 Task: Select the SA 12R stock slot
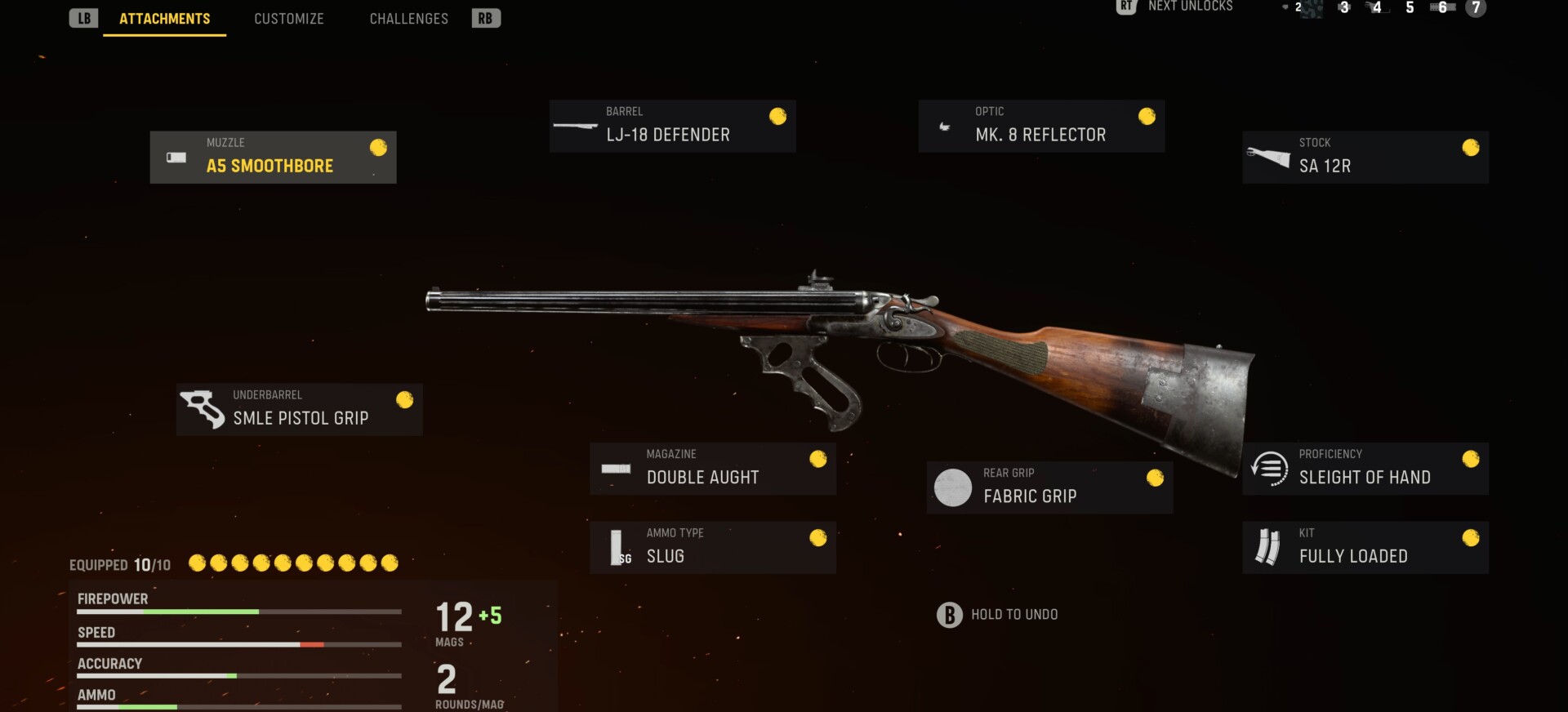coord(1365,158)
